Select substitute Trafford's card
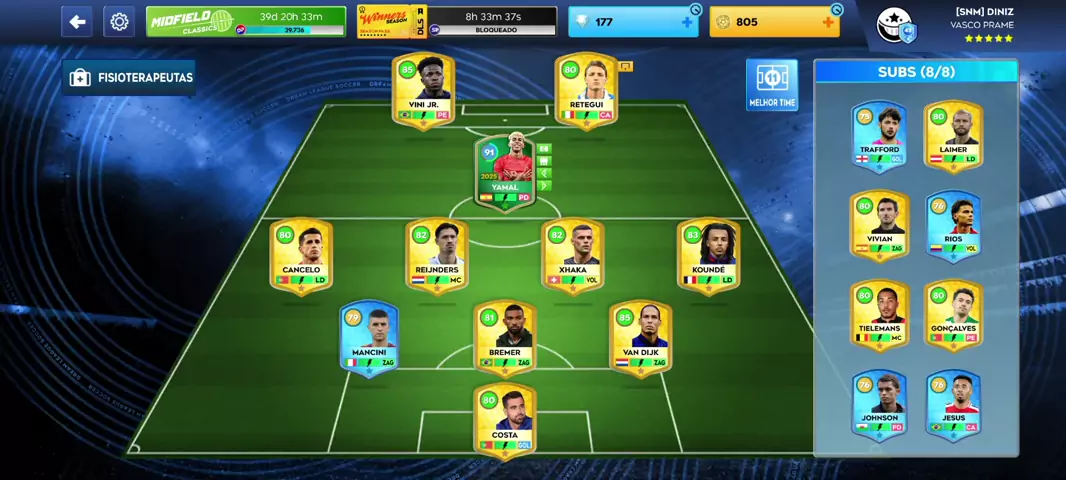The width and height of the screenshot is (1066, 480). pos(879,135)
